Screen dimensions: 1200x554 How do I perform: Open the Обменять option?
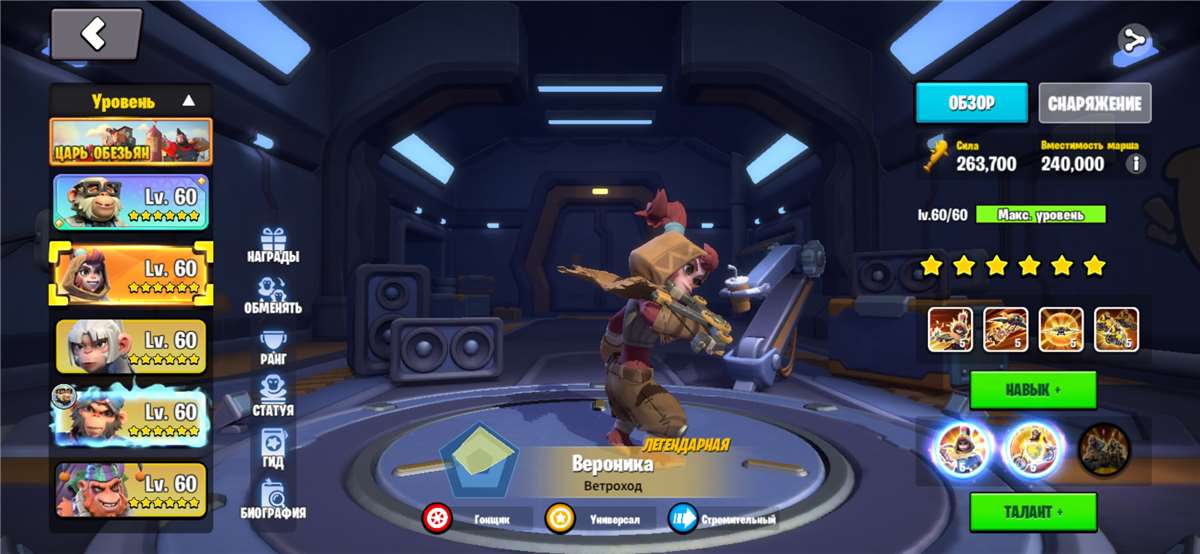273,296
